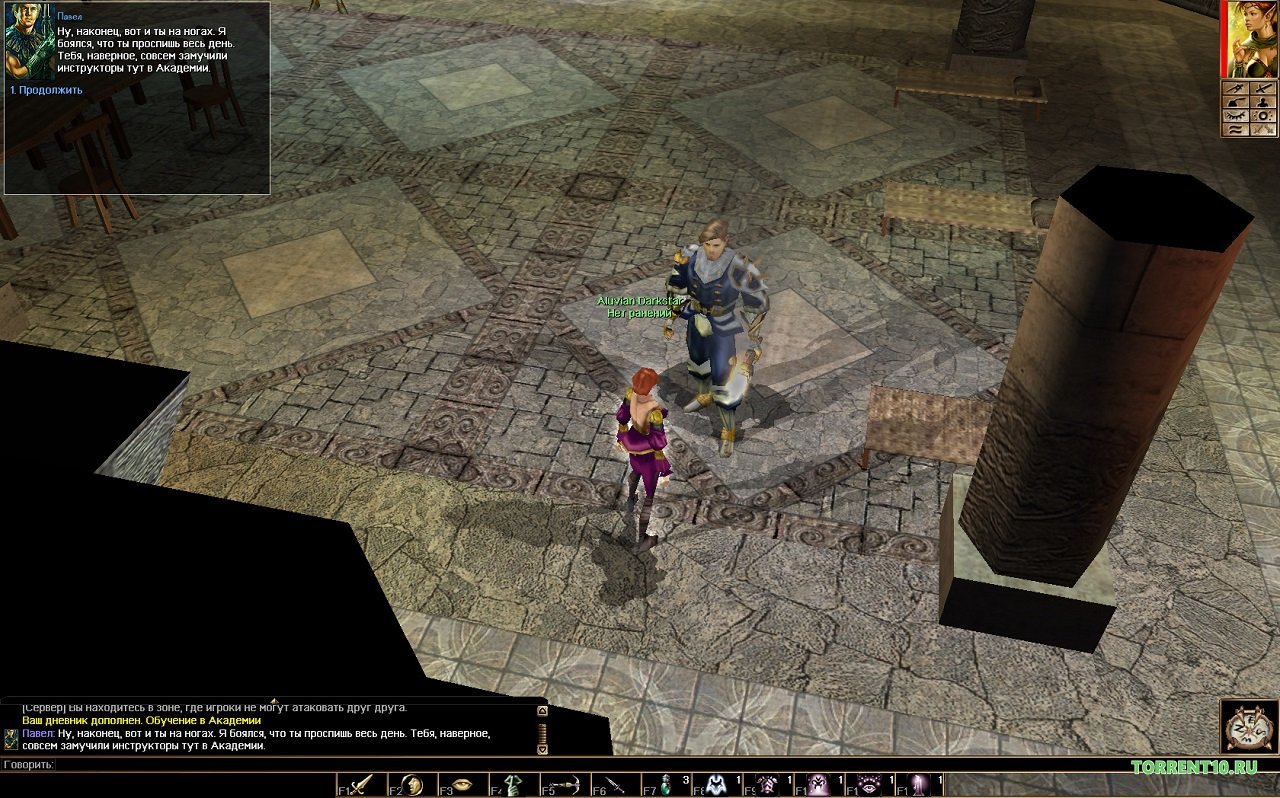Screen dimensions: 1280x798
Task: Toggle the closed-eye rest button
Action: pyautogui.click(x=1234, y=115)
